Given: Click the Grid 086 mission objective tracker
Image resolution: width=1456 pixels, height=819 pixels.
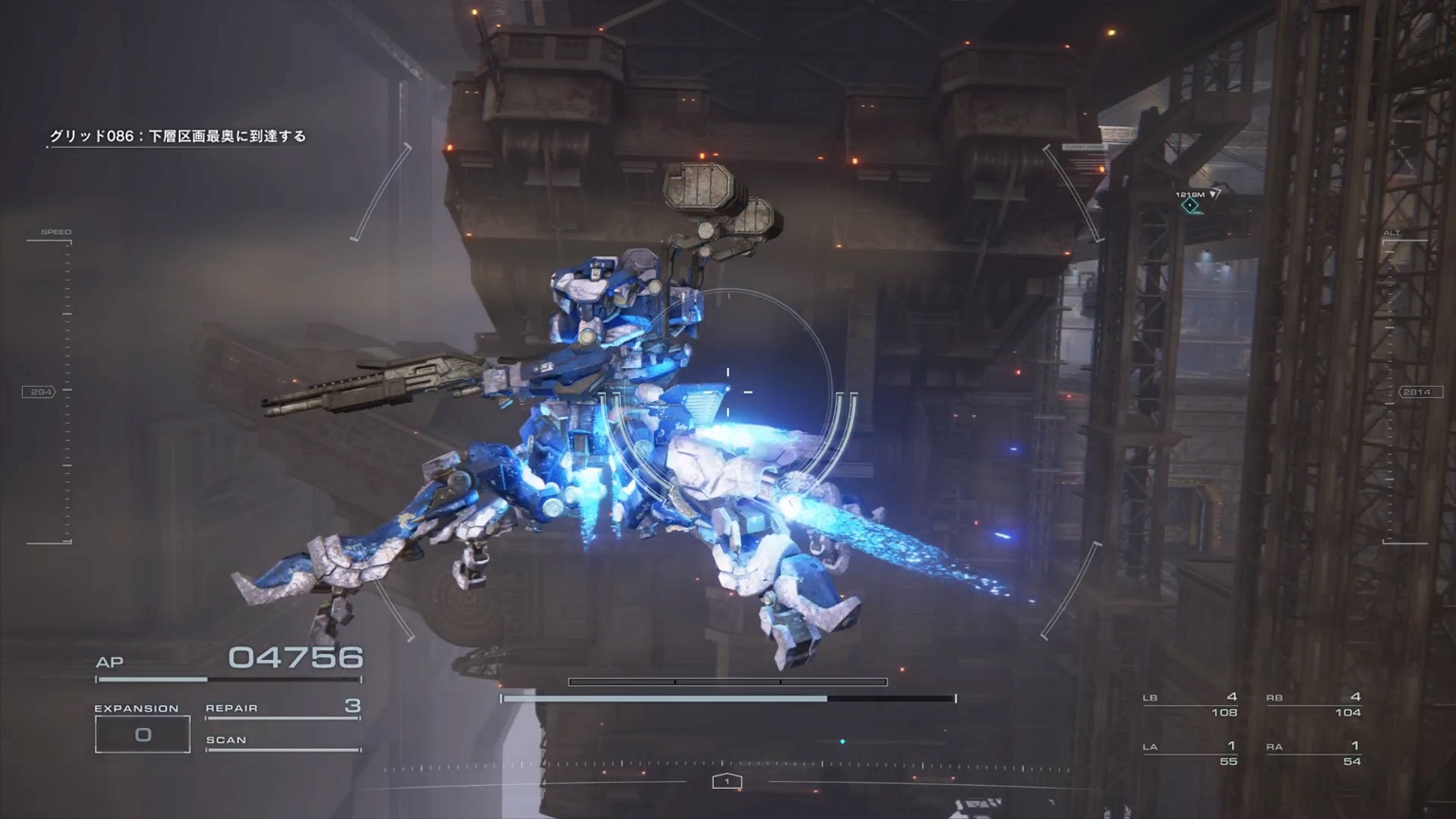Looking at the screenshot, I should [x=178, y=136].
